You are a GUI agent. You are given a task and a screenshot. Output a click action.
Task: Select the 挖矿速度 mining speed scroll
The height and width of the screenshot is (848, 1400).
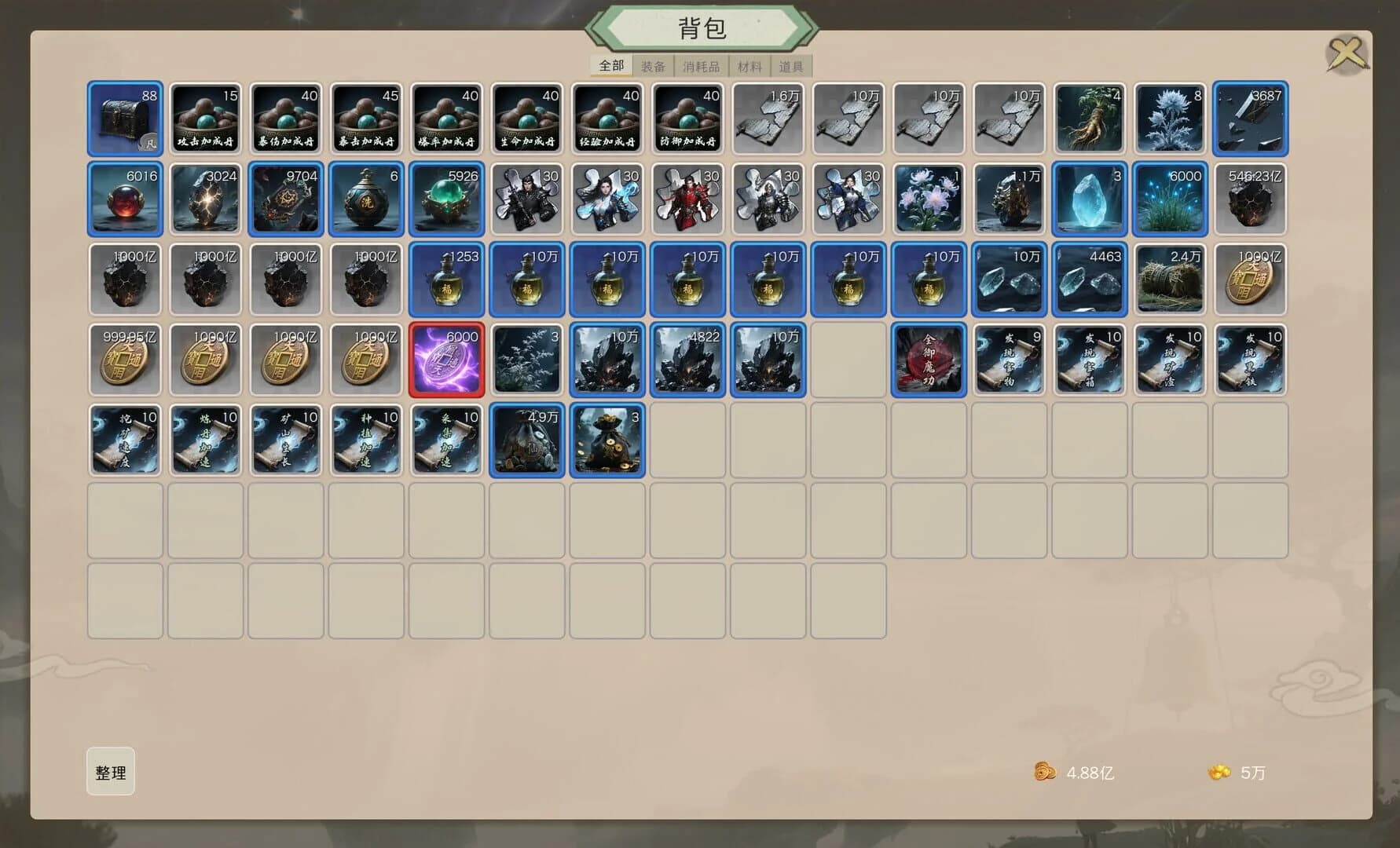(x=124, y=440)
